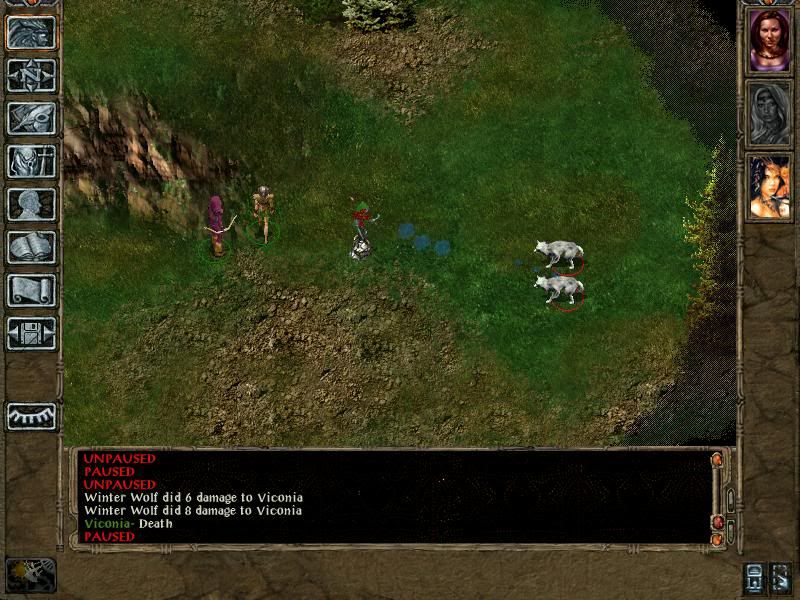This screenshot has height=600, width=800.
Task: Click the helmeted head return-to-game button
Action: [31, 33]
